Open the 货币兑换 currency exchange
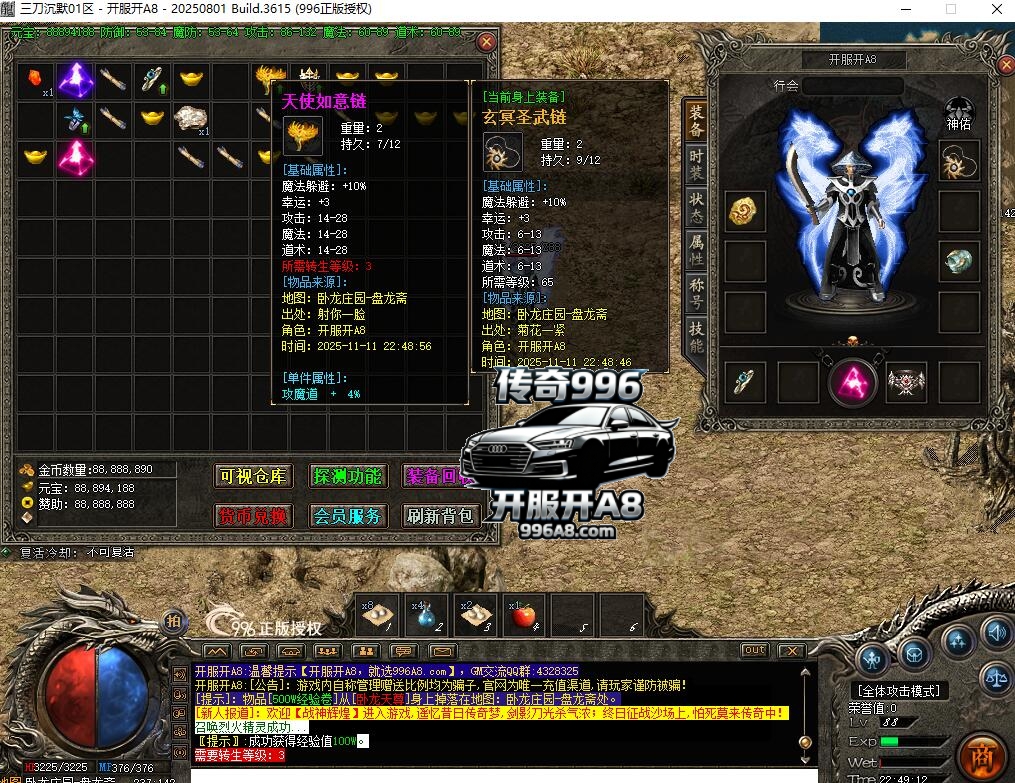1015x783 pixels. click(254, 516)
